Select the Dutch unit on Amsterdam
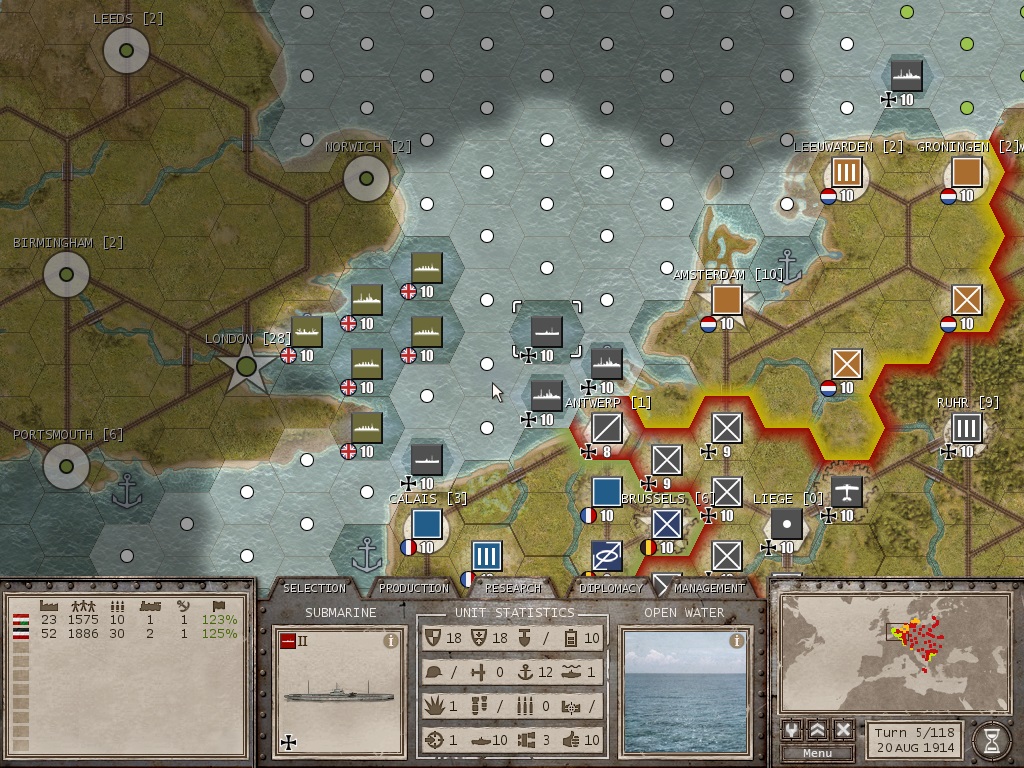The image size is (1024, 768). (727, 300)
